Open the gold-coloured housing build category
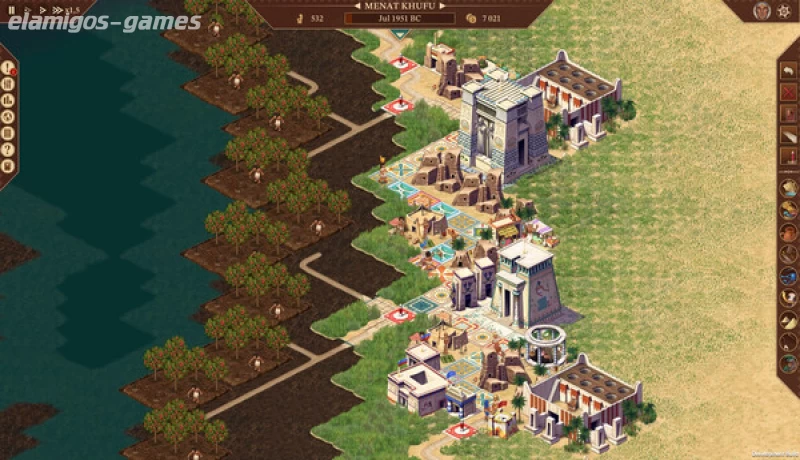Viewport: 800px width, 460px height. coord(789,187)
